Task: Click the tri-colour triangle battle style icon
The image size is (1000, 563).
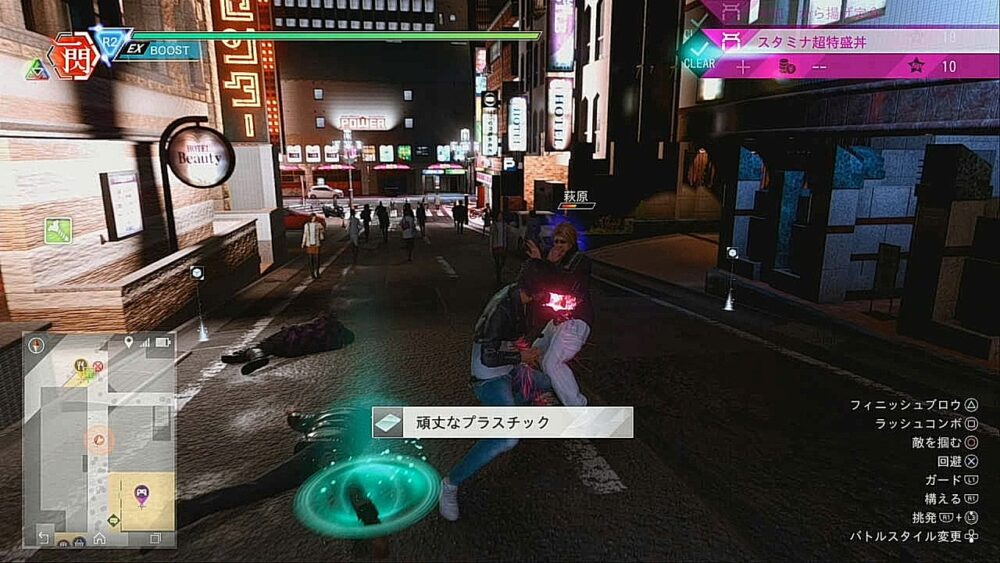Action: pyautogui.click(x=37, y=69)
